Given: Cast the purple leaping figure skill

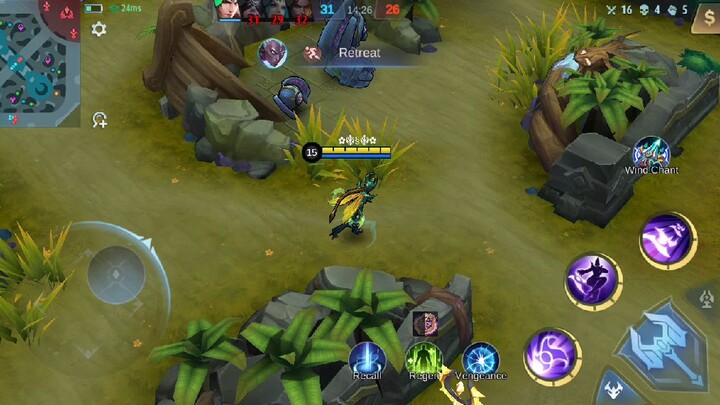Looking at the screenshot, I should (593, 281).
